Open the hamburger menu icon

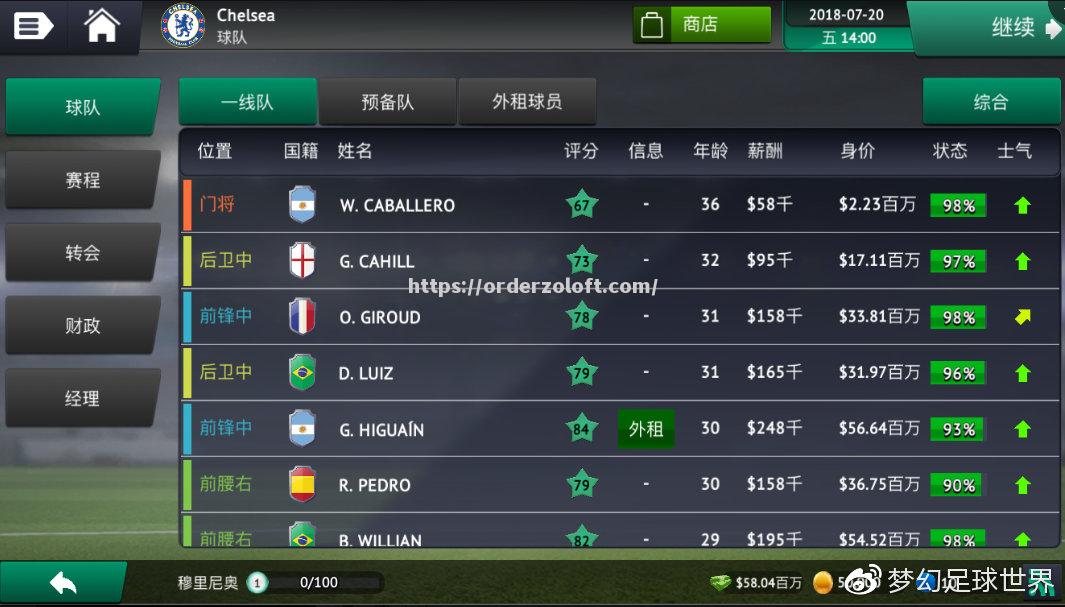pos(33,26)
